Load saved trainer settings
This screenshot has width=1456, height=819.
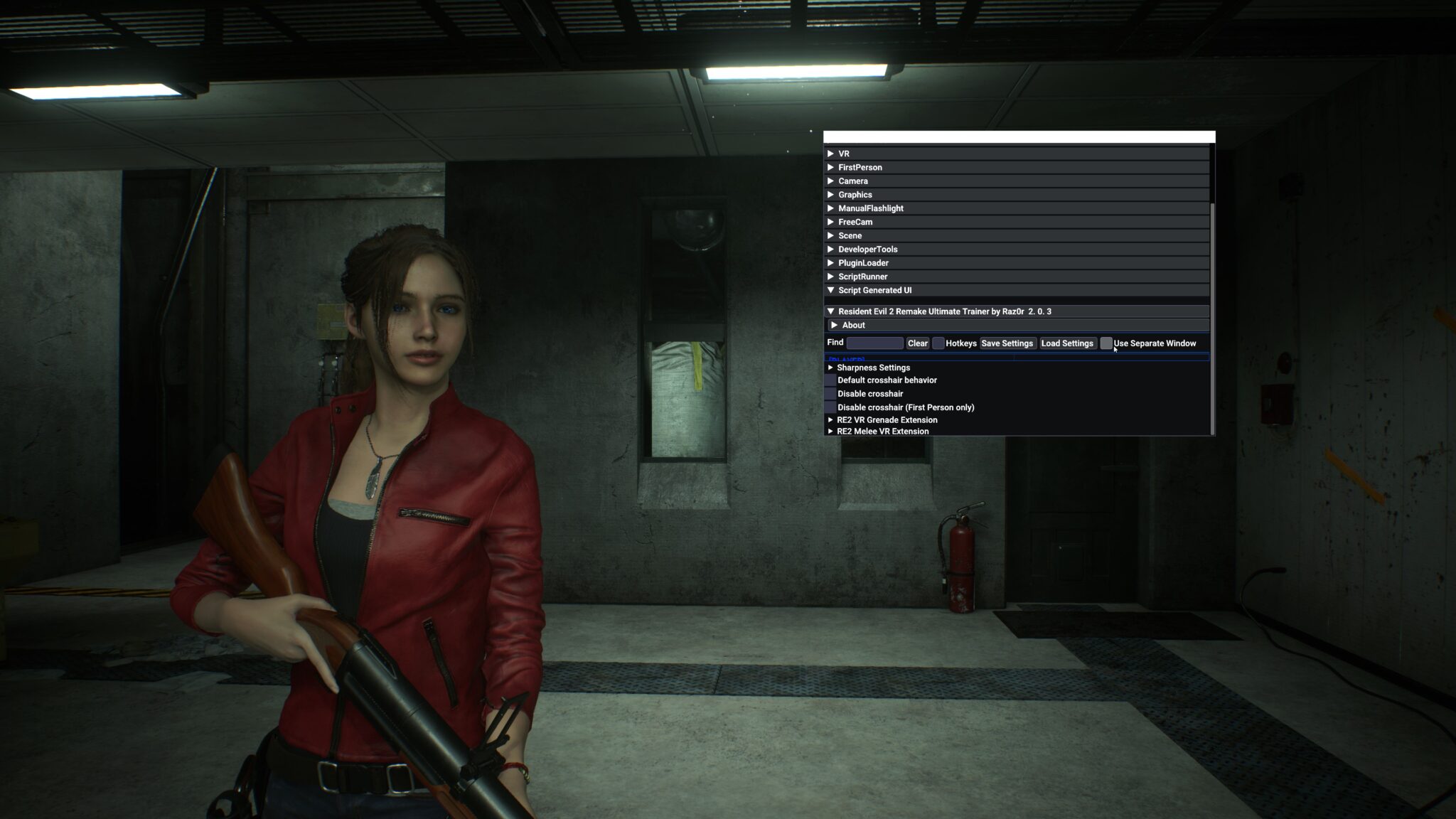(x=1066, y=343)
